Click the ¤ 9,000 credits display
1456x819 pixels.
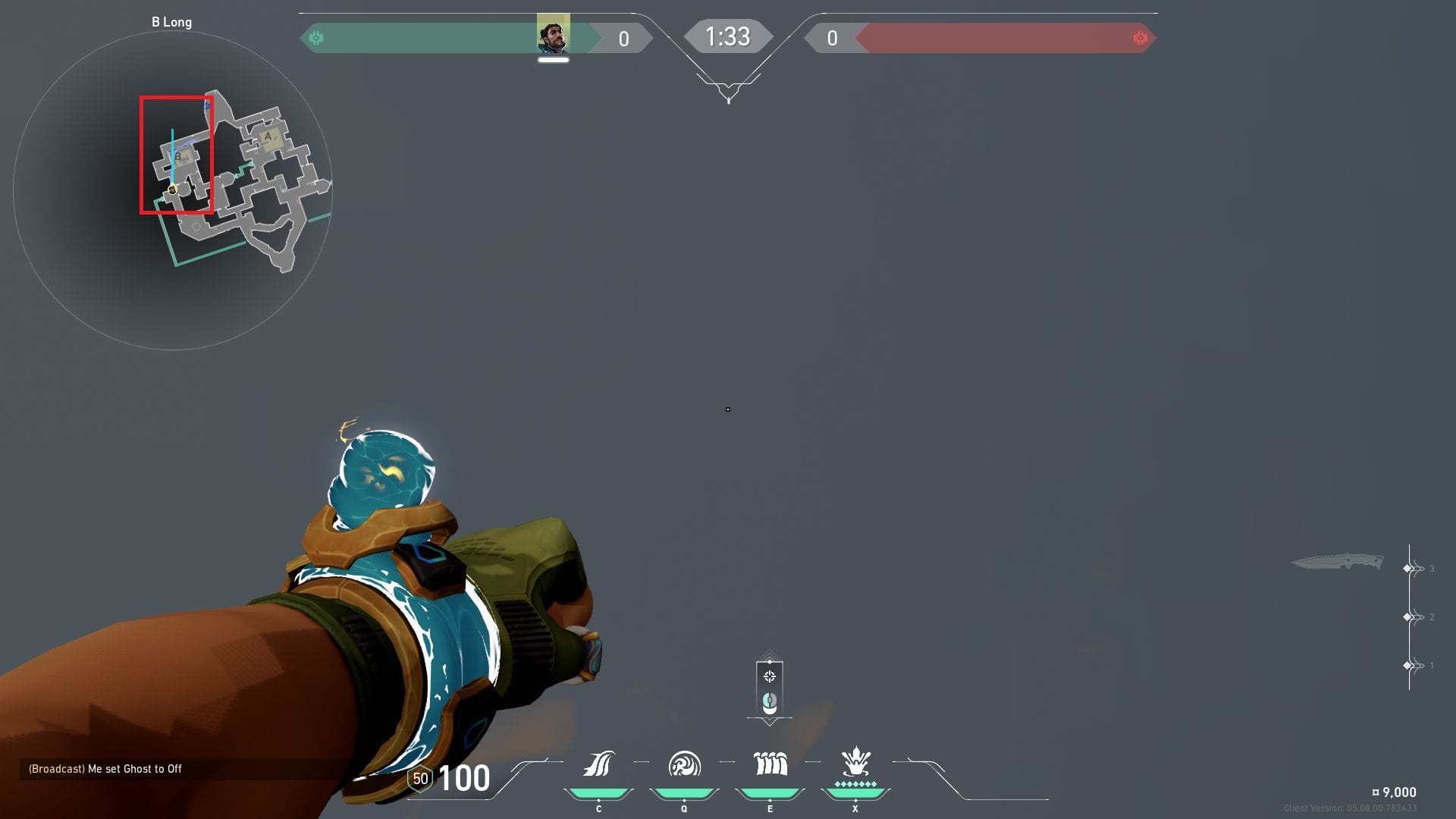(x=1392, y=792)
